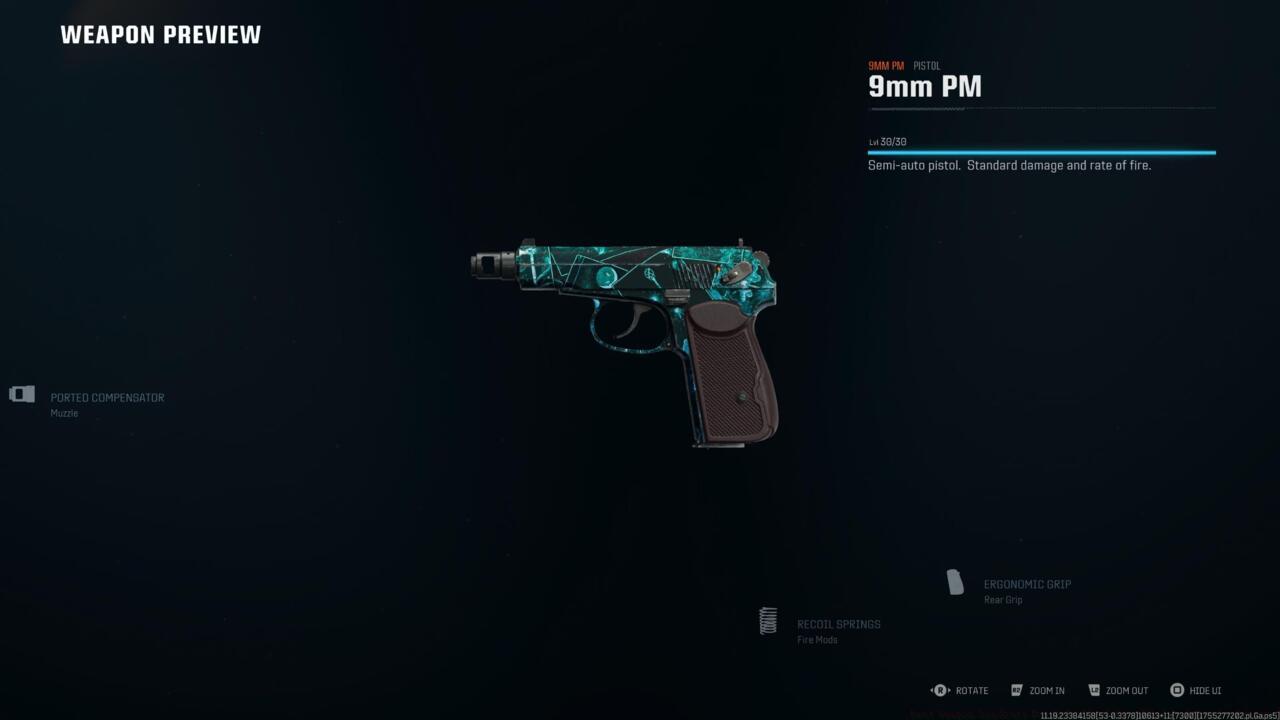Open the Ergonomic Grip attachment entry
Viewport: 1280px width, 720px height.
click(1028, 584)
